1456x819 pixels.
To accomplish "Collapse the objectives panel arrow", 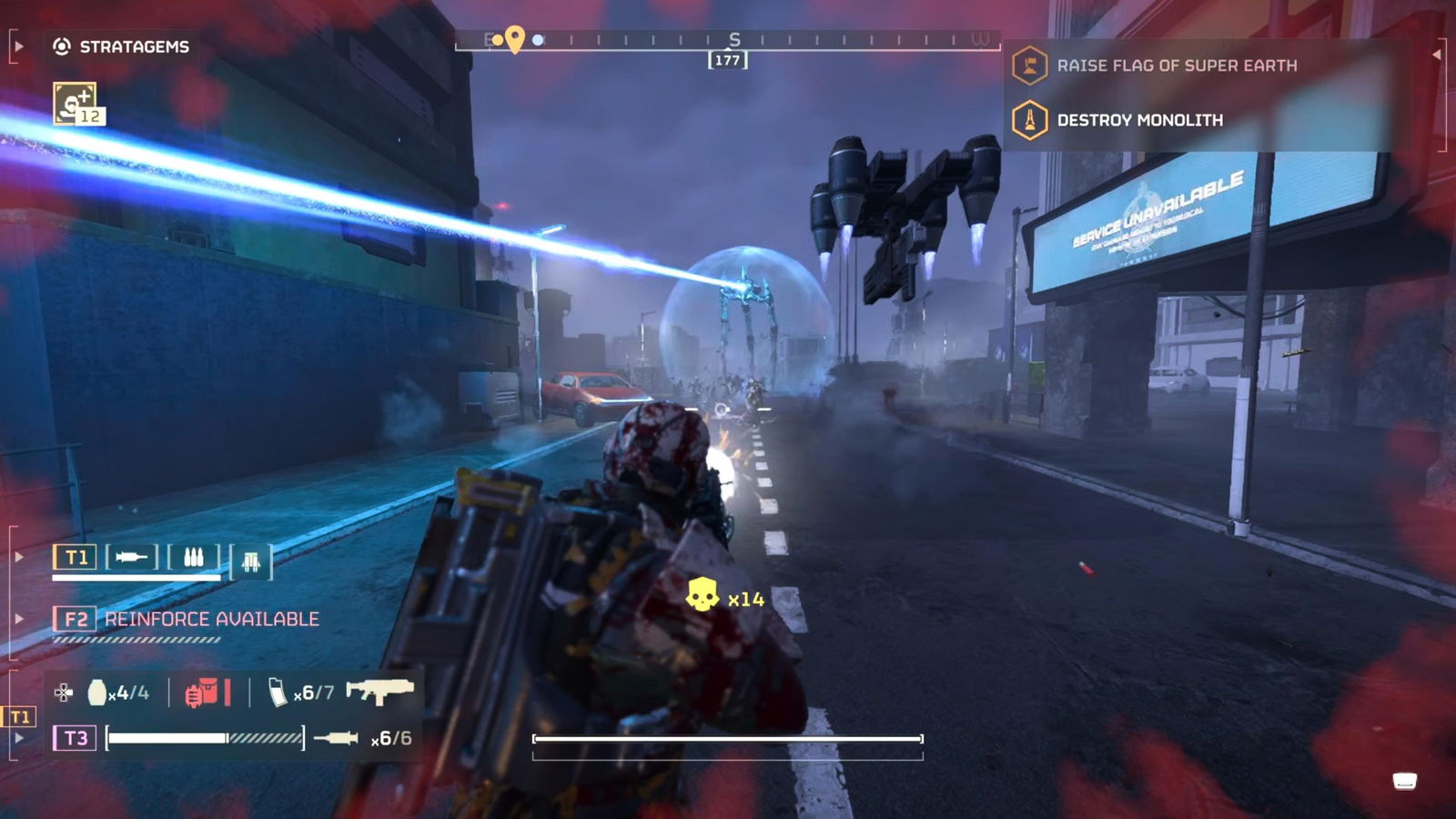I will (x=1436, y=55).
